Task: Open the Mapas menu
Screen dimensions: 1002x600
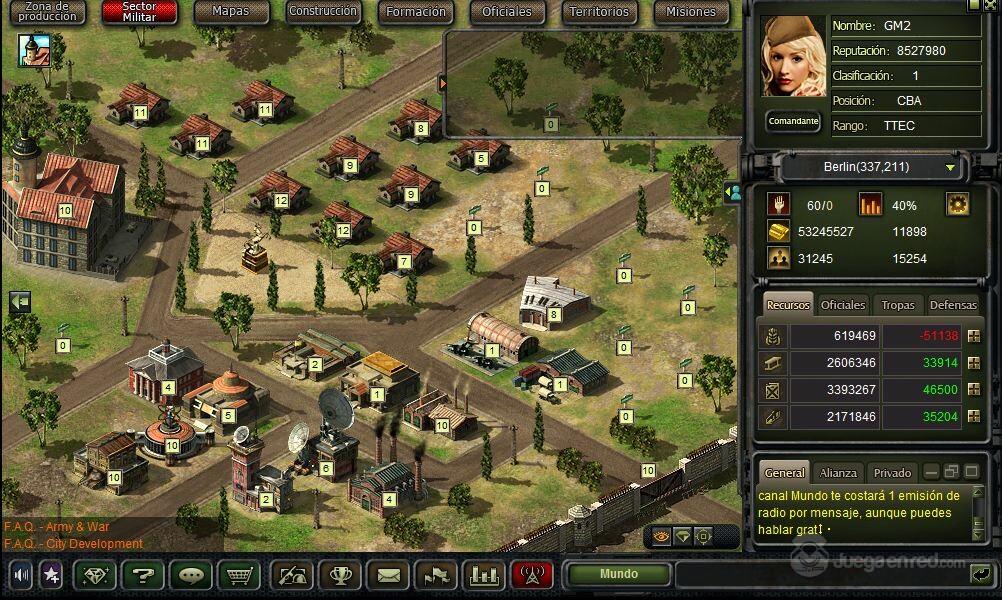Action: (x=231, y=12)
